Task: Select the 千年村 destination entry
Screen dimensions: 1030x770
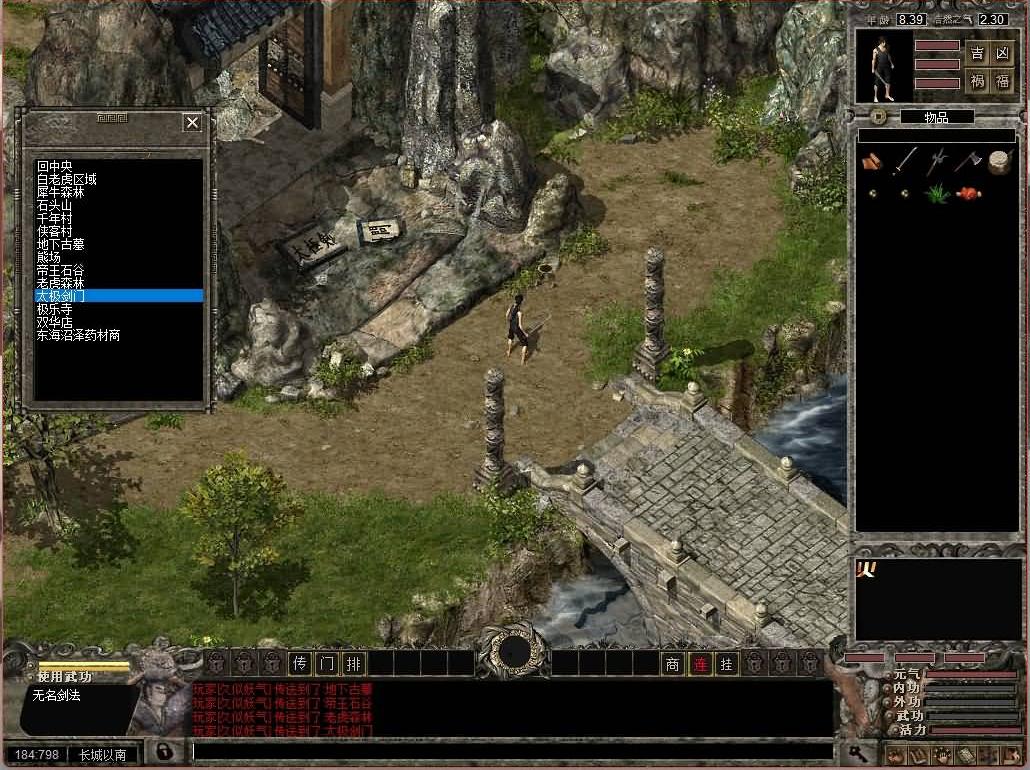Action: [x=56, y=218]
